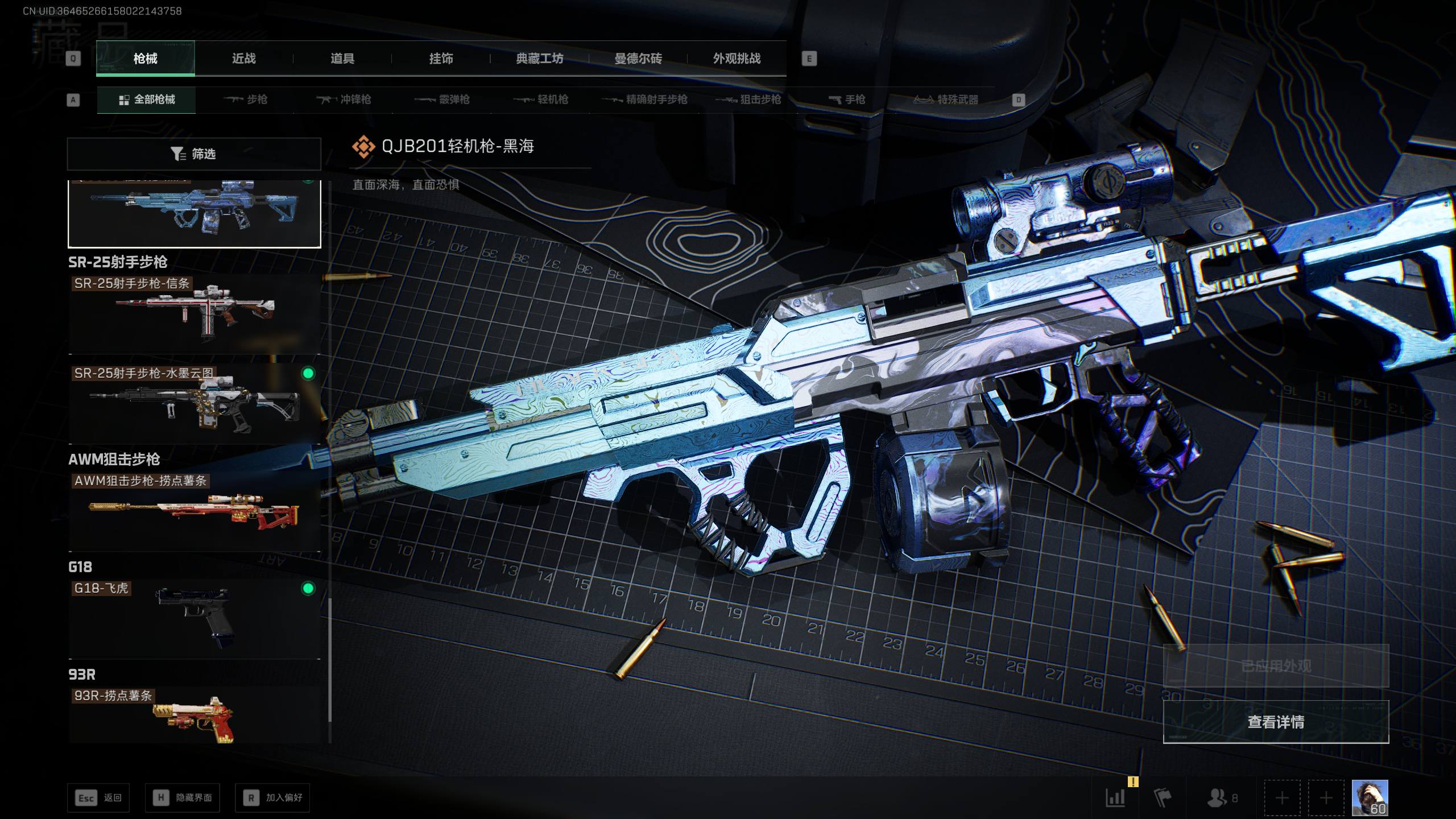Pick the G18 飞虎 pistol skin
This screenshot has width=1456, height=819.
pos(194,618)
